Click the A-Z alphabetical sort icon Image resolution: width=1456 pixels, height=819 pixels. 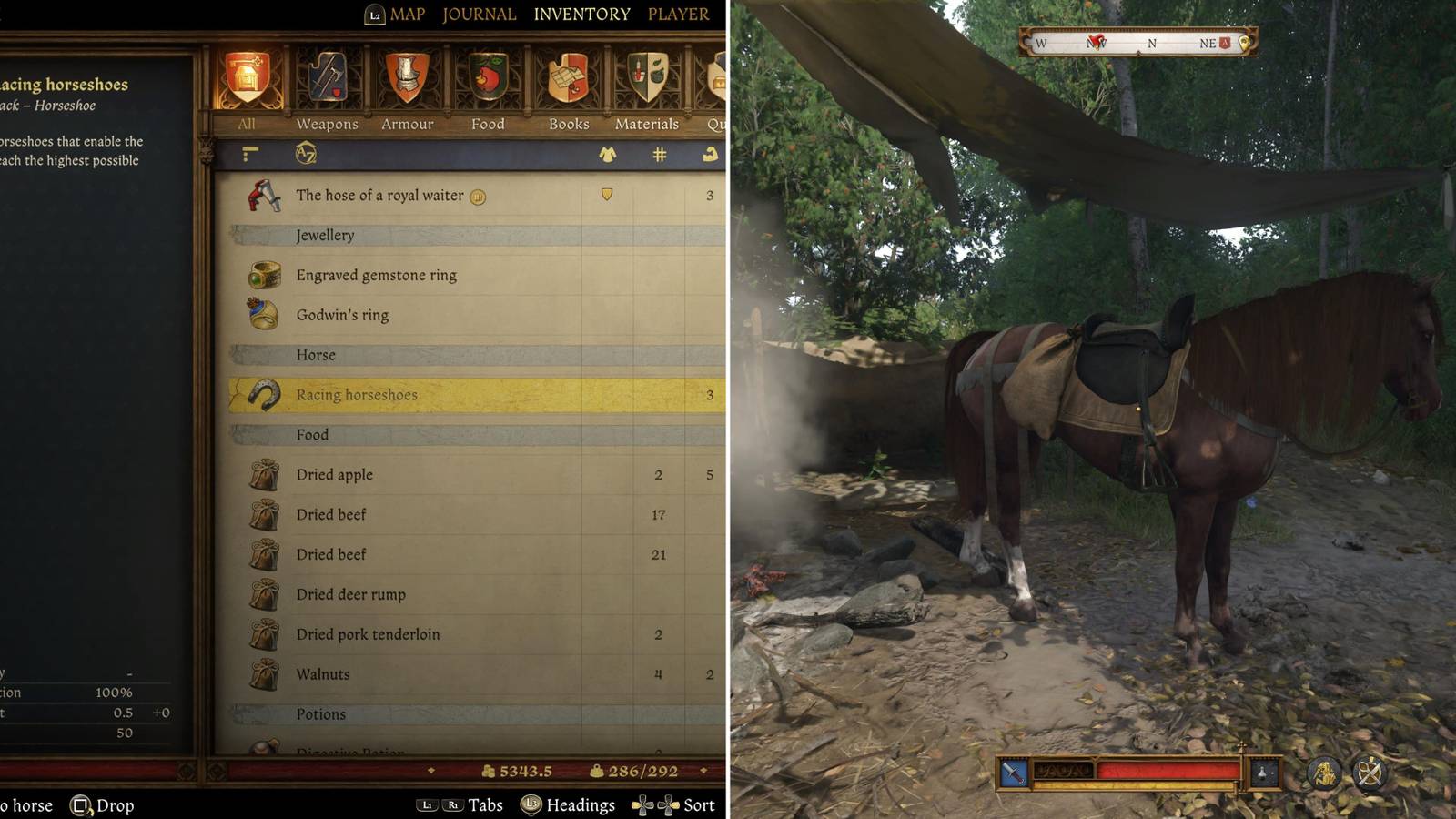(308, 154)
